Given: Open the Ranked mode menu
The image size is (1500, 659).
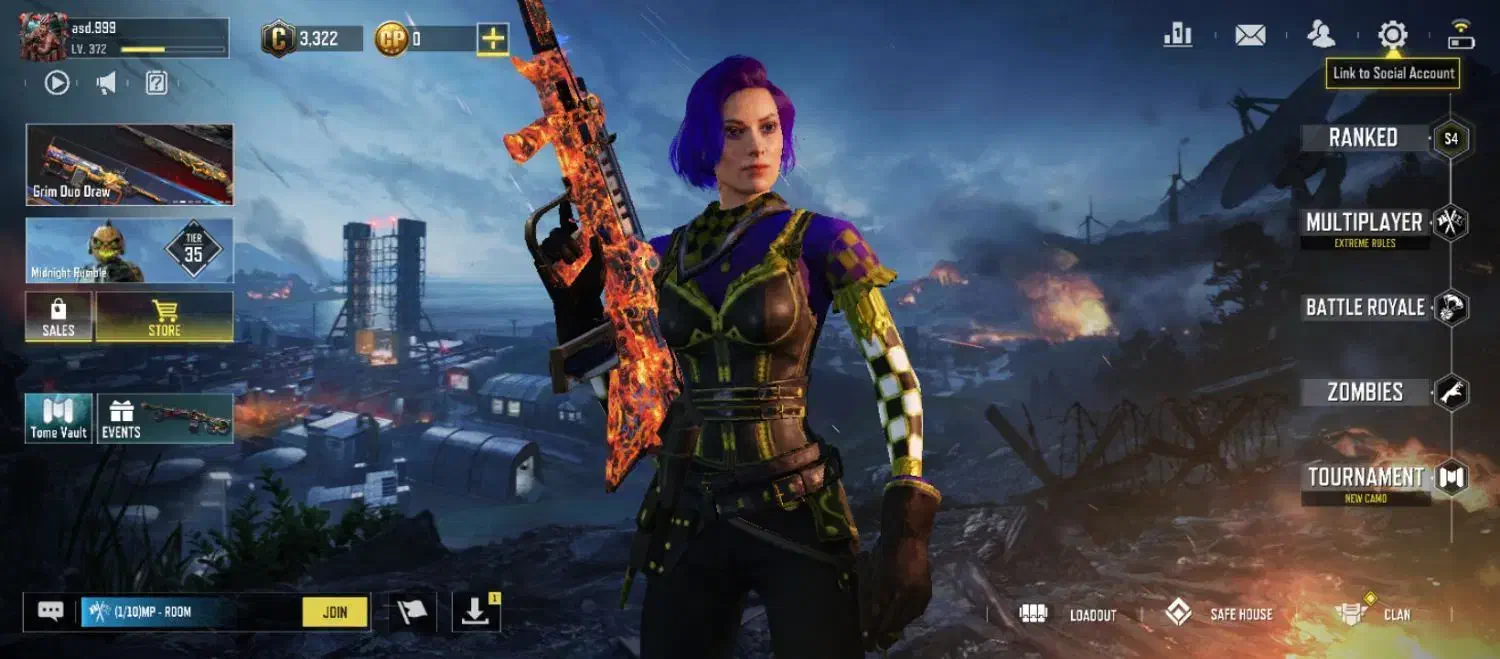Looking at the screenshot, I should tap(1364, 138).
